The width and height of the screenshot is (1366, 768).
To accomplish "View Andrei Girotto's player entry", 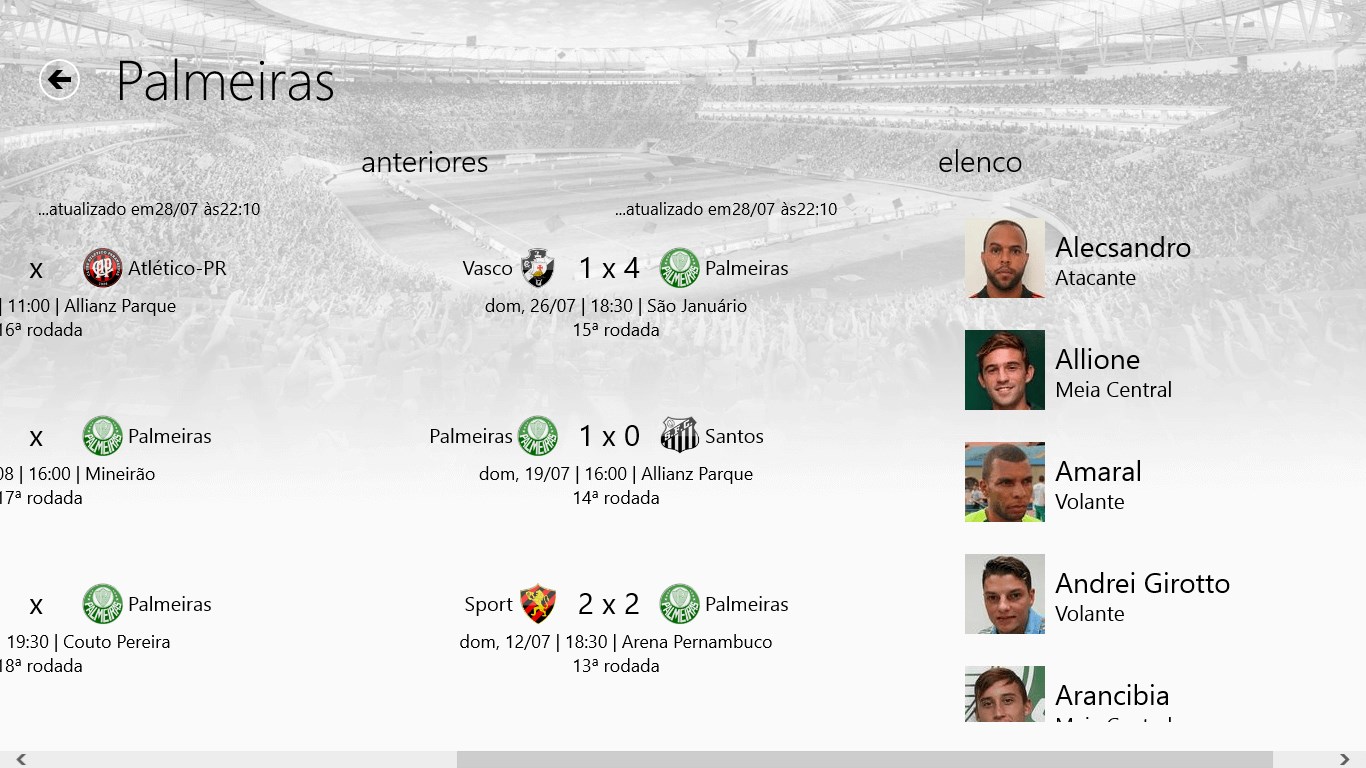I will click(1141, 595).
